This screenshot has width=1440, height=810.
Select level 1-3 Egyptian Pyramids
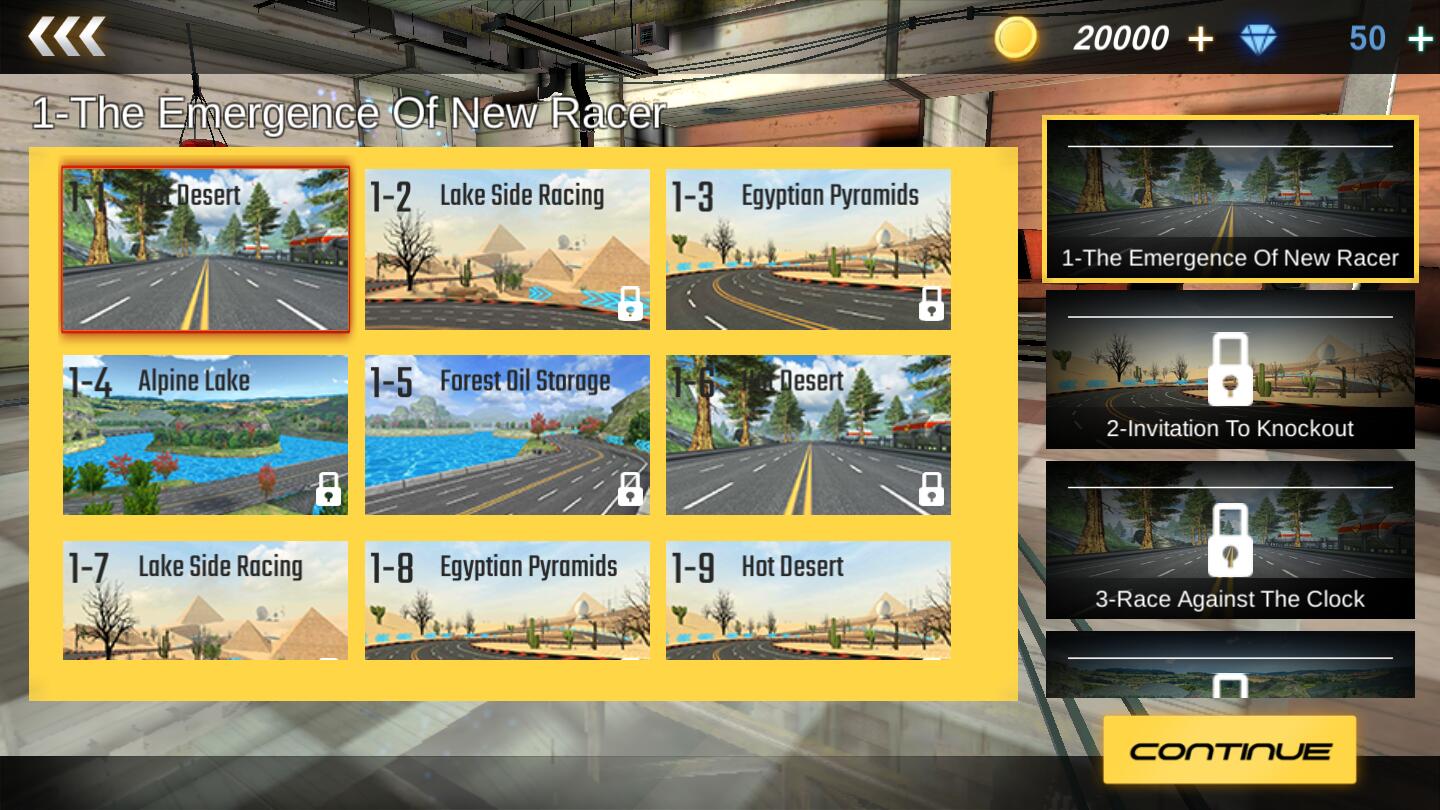(808, 249)
